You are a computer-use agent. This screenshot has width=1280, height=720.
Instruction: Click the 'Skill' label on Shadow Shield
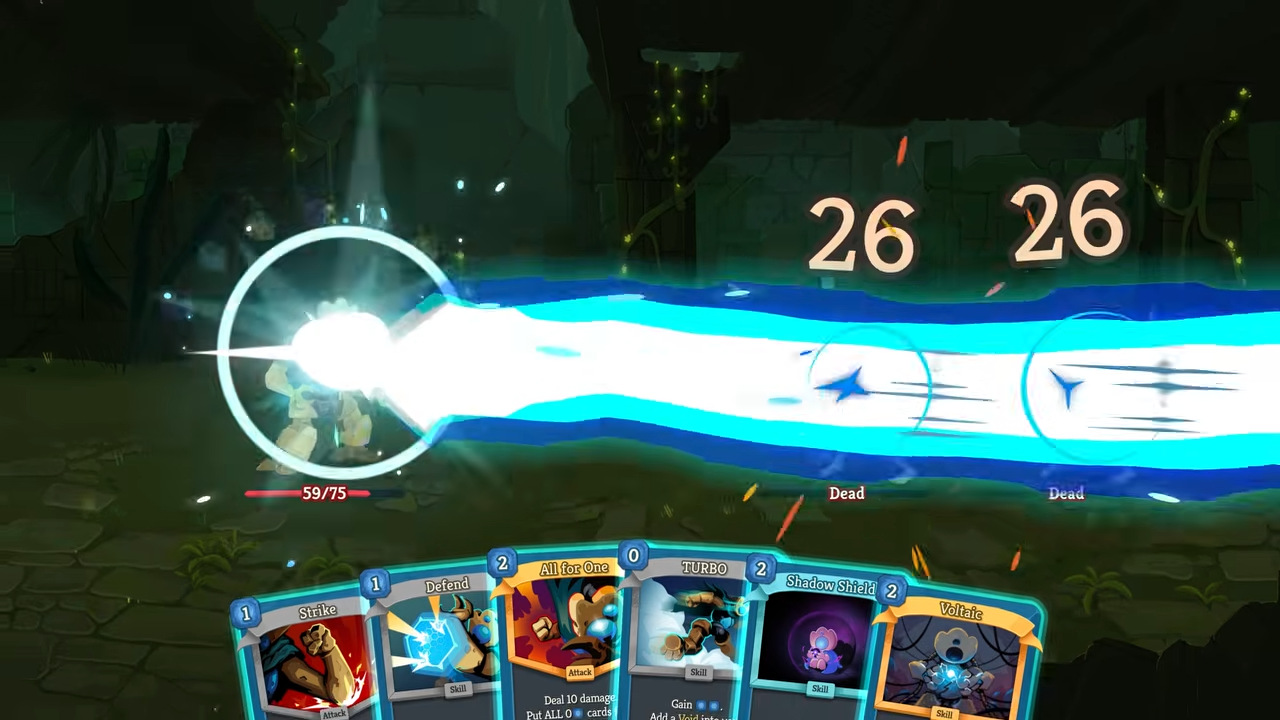pos(820,688)
